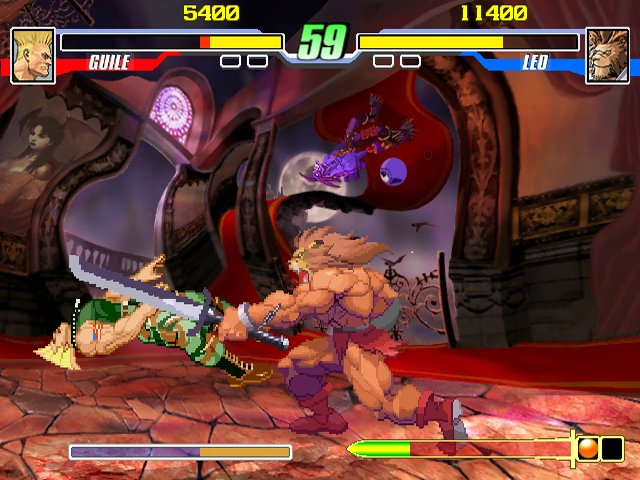The width and height of the screenshot is (640, 480).
Task: Click Guile's character portrait
Action: pyautogui.click(x=32, y=55)
